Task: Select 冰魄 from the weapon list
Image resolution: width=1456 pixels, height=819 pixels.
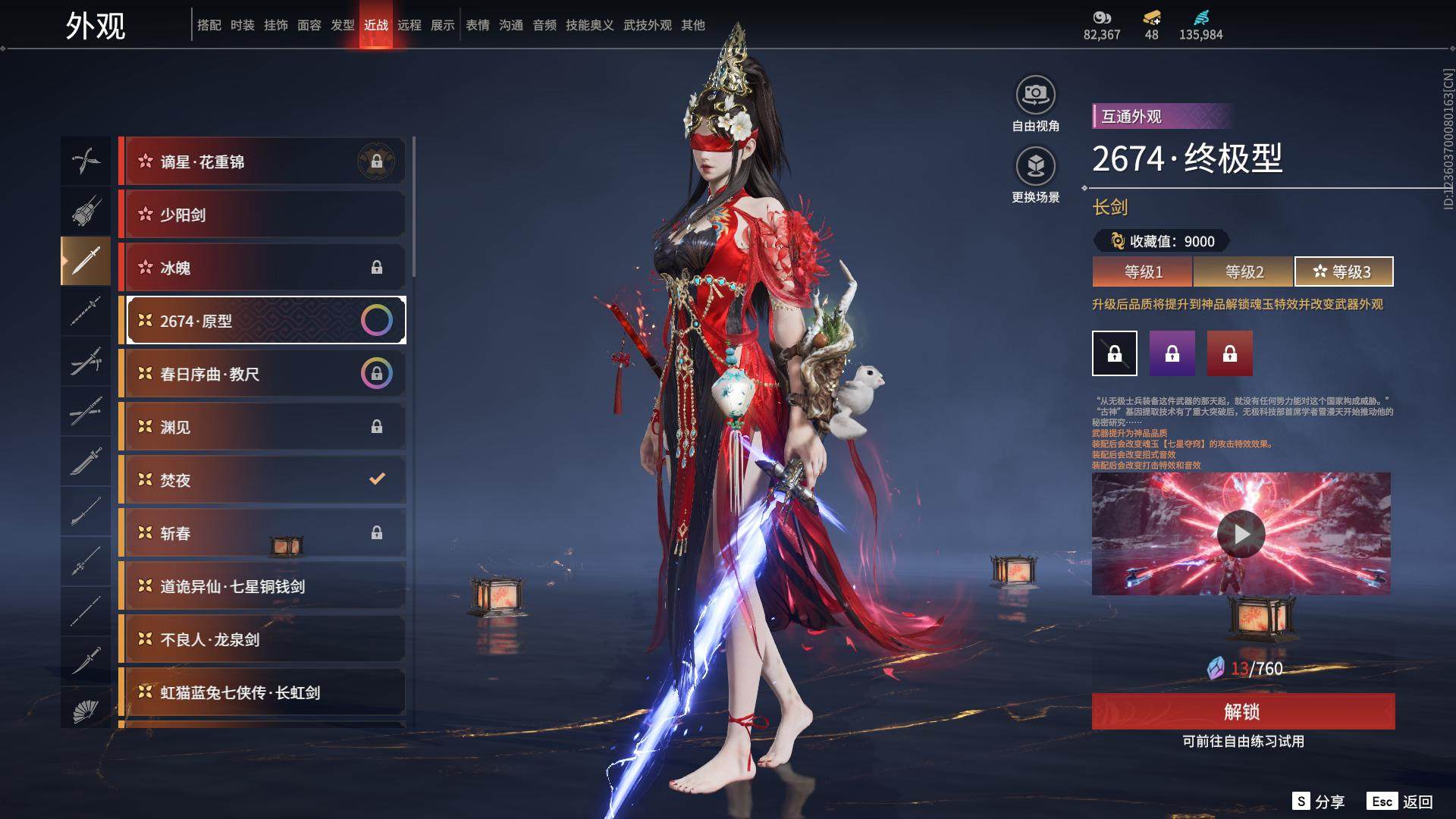Action: [x=262, y=268]
